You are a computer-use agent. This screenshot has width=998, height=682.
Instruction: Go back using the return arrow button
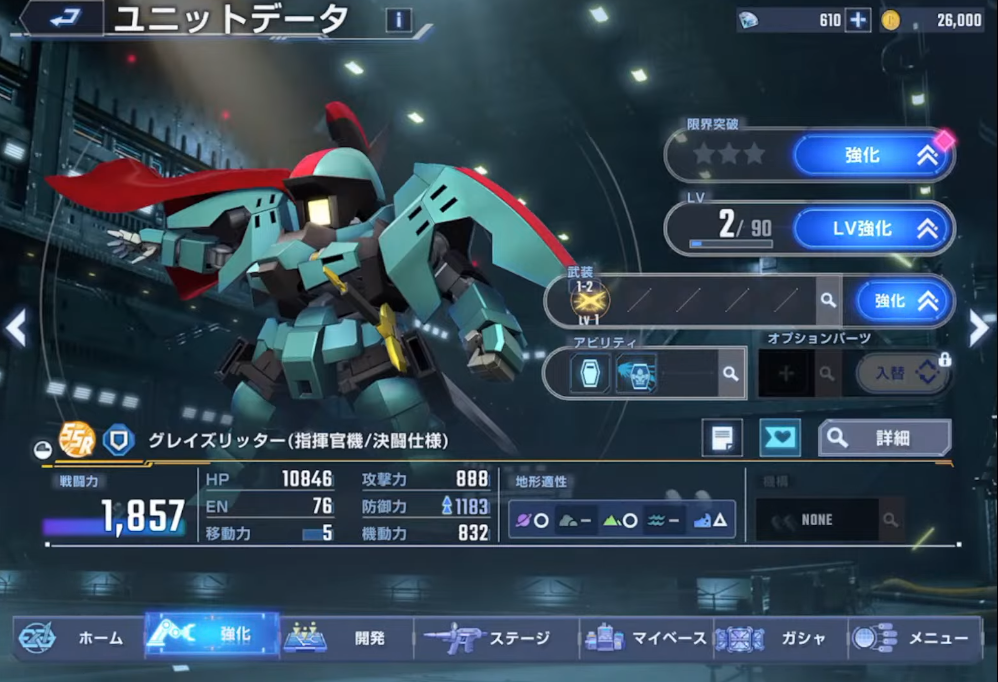click(64, 18)
